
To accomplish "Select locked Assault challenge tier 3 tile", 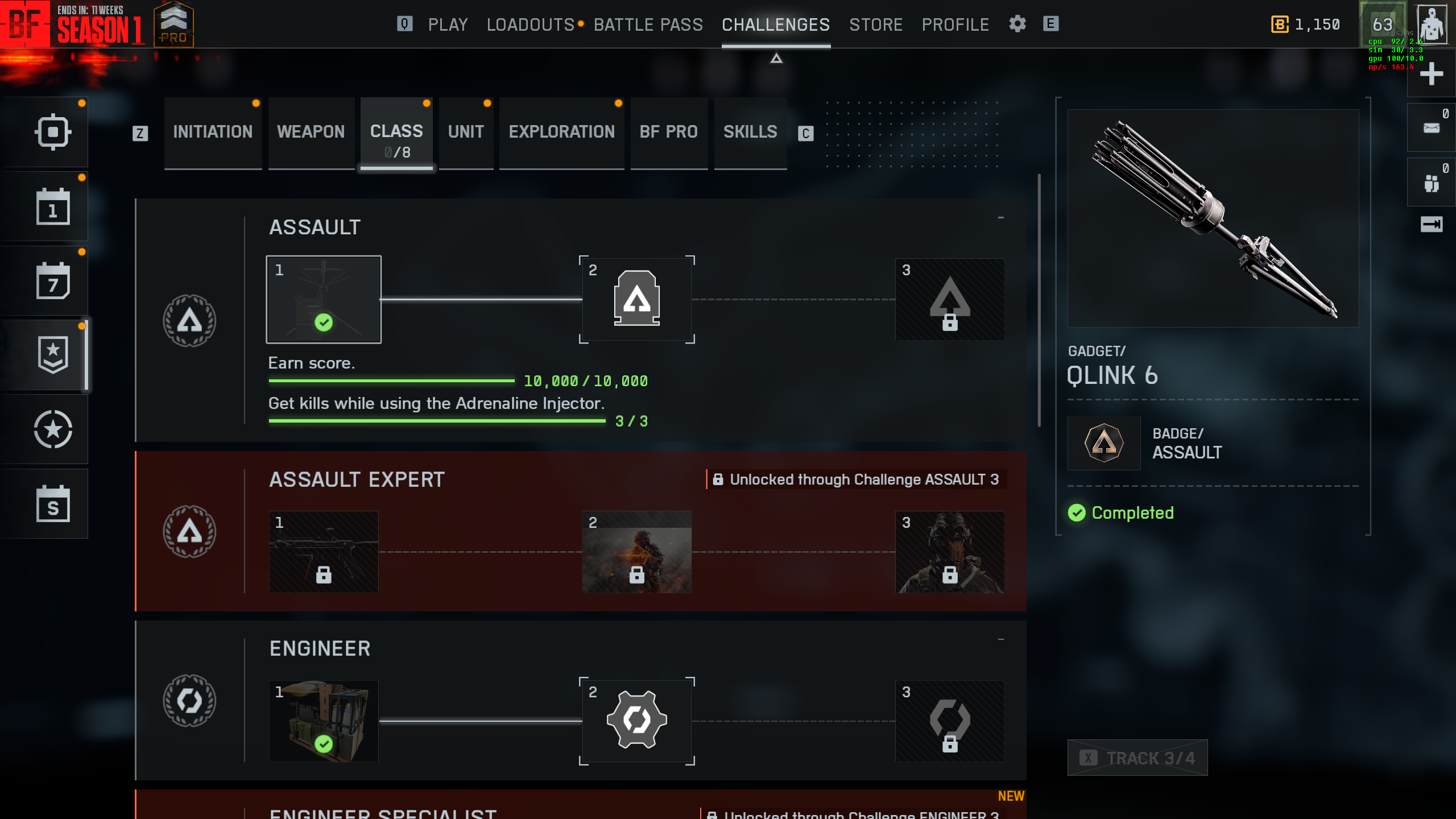I will coord(949,299).
